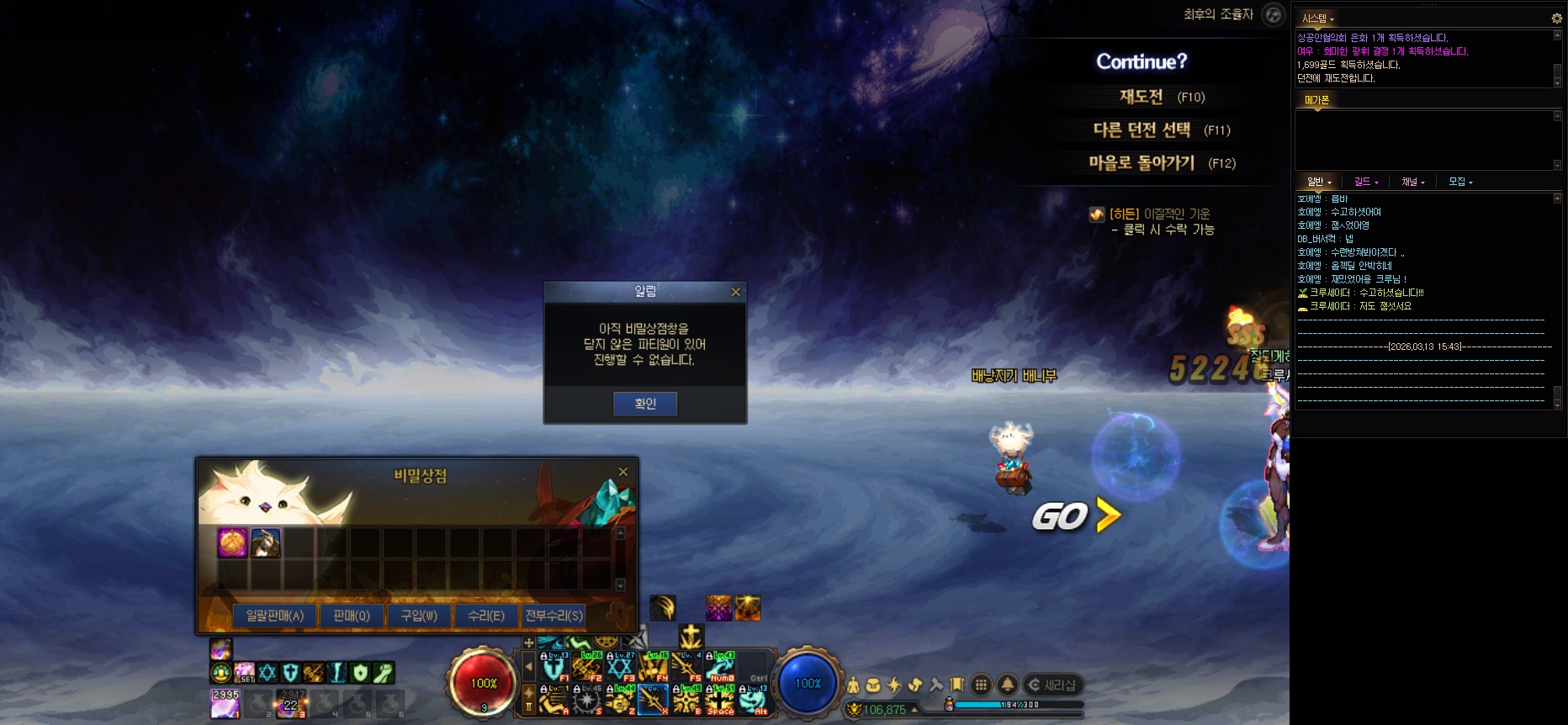Image resolution: width=1568 pixels, height=725 pixels.
Task: Switch to the 모집 chat tab
Action: [x=1459, y=182]
